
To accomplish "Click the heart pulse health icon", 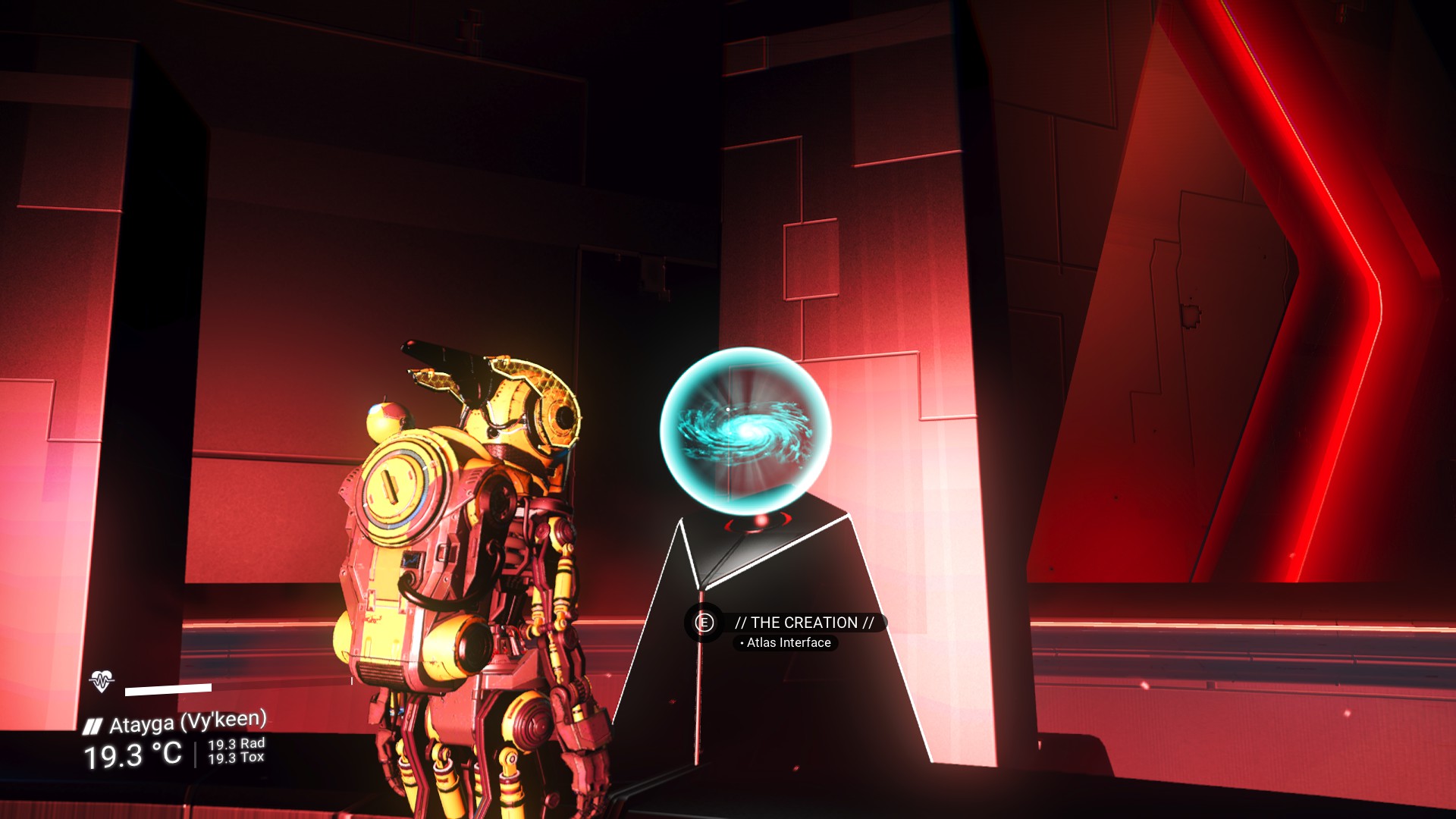I will coord(101,682).
